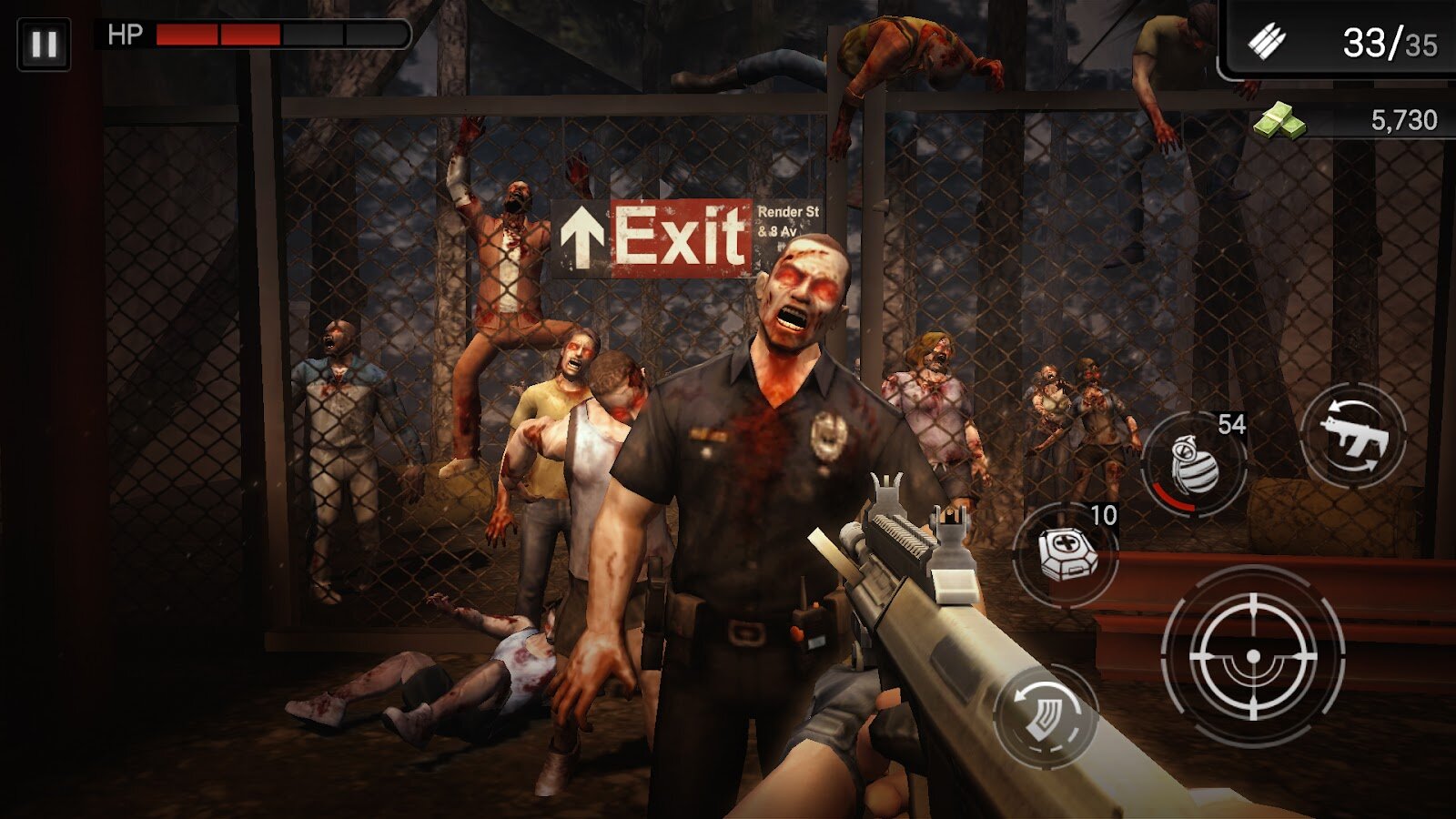Reload the gun magazine
Viewport: 1456px width, 819px height.
(x=1045, y=714)
